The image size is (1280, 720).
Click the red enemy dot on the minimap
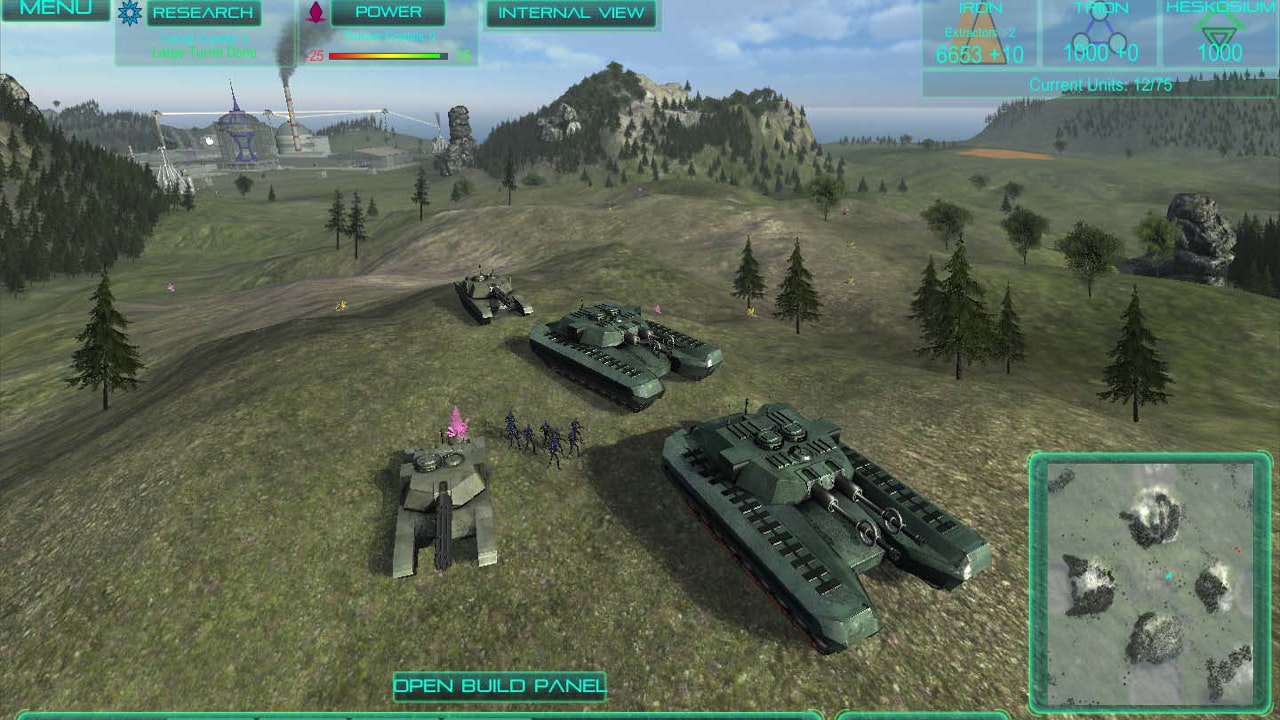[1238, 549]
